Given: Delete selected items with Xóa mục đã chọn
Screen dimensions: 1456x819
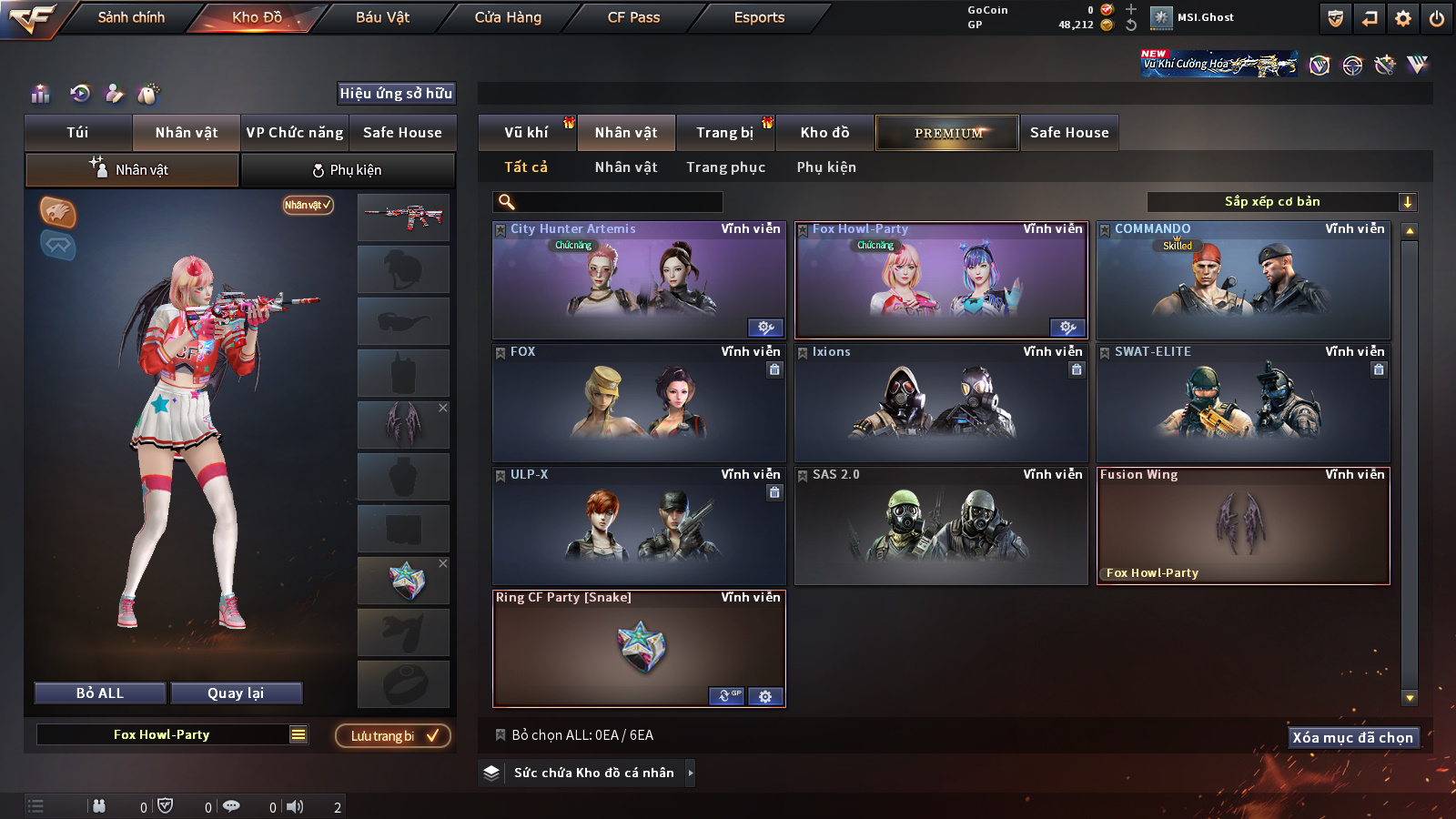Looking at the screenshot, I should point(1353,737).
